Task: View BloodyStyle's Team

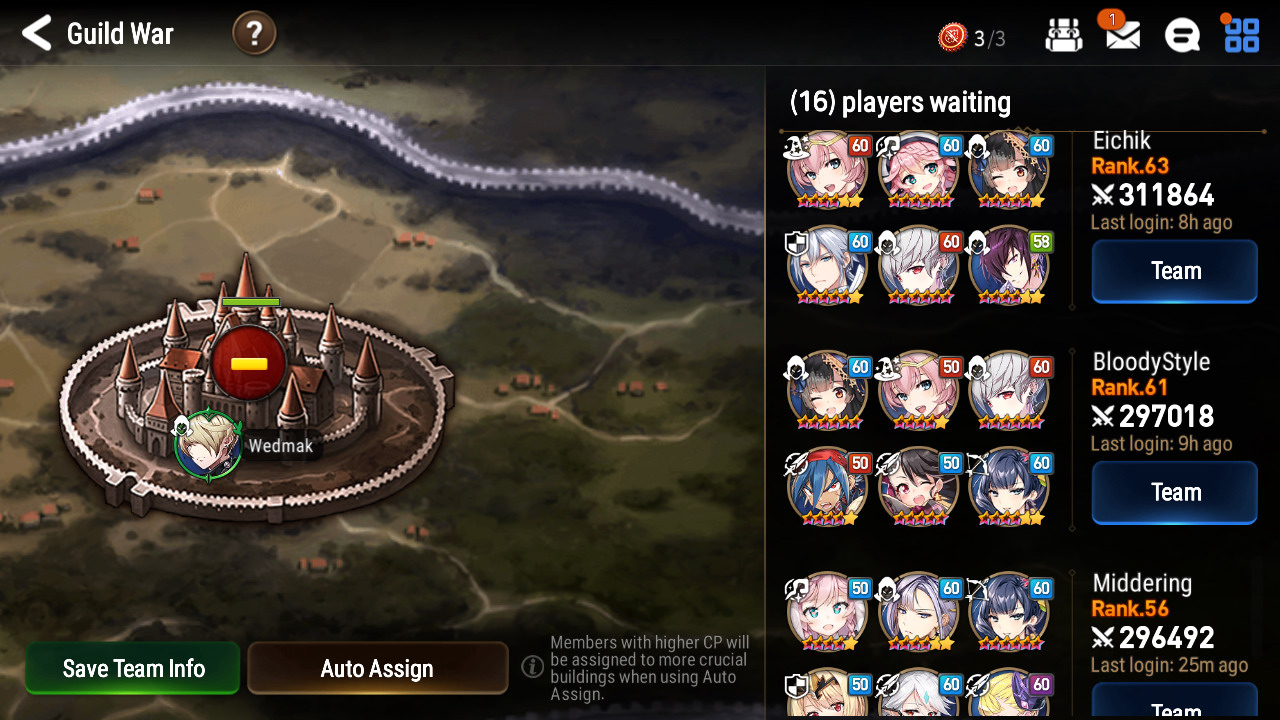Action: point(1174,492)
